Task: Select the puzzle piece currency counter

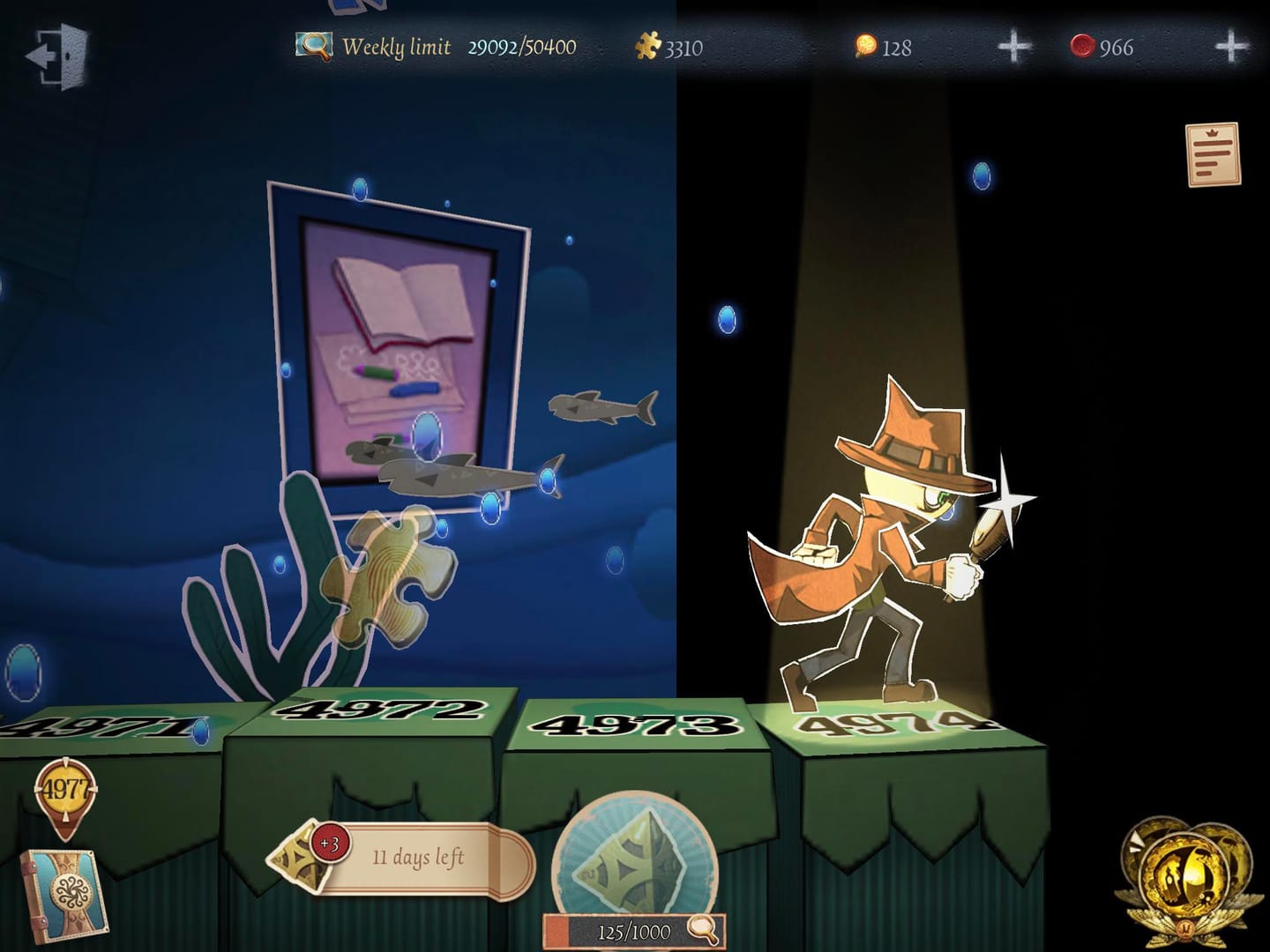Action: click(x=670, y=47)
